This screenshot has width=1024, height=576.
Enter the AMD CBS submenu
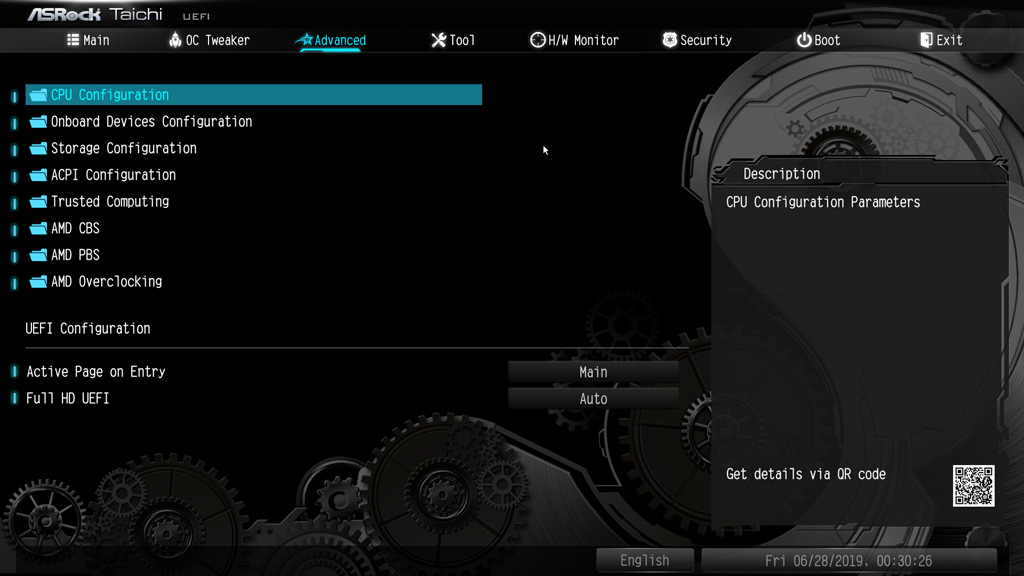coord(75,228)
